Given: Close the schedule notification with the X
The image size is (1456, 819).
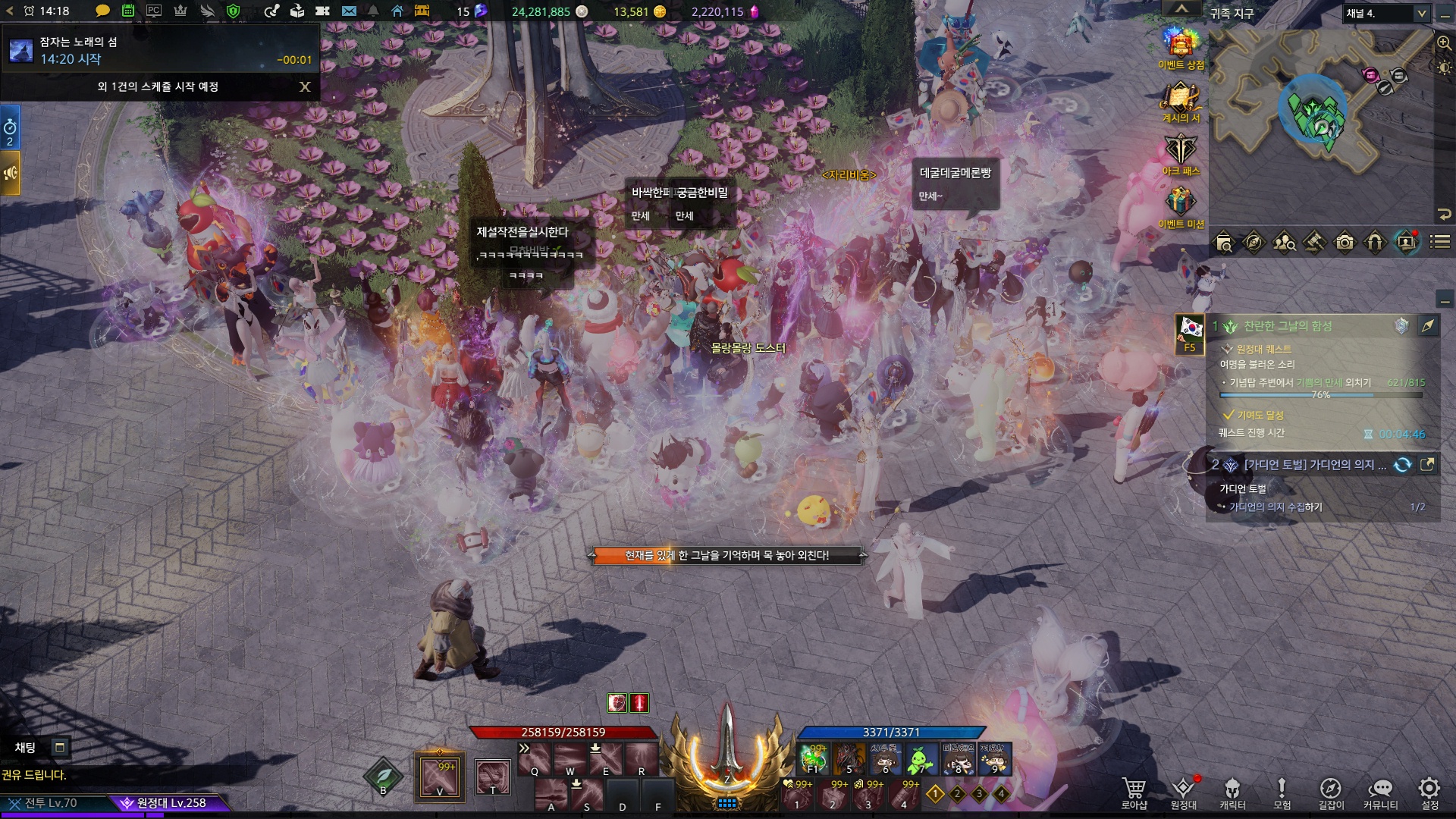Looking at the screenshot, I should coord(305,87).
